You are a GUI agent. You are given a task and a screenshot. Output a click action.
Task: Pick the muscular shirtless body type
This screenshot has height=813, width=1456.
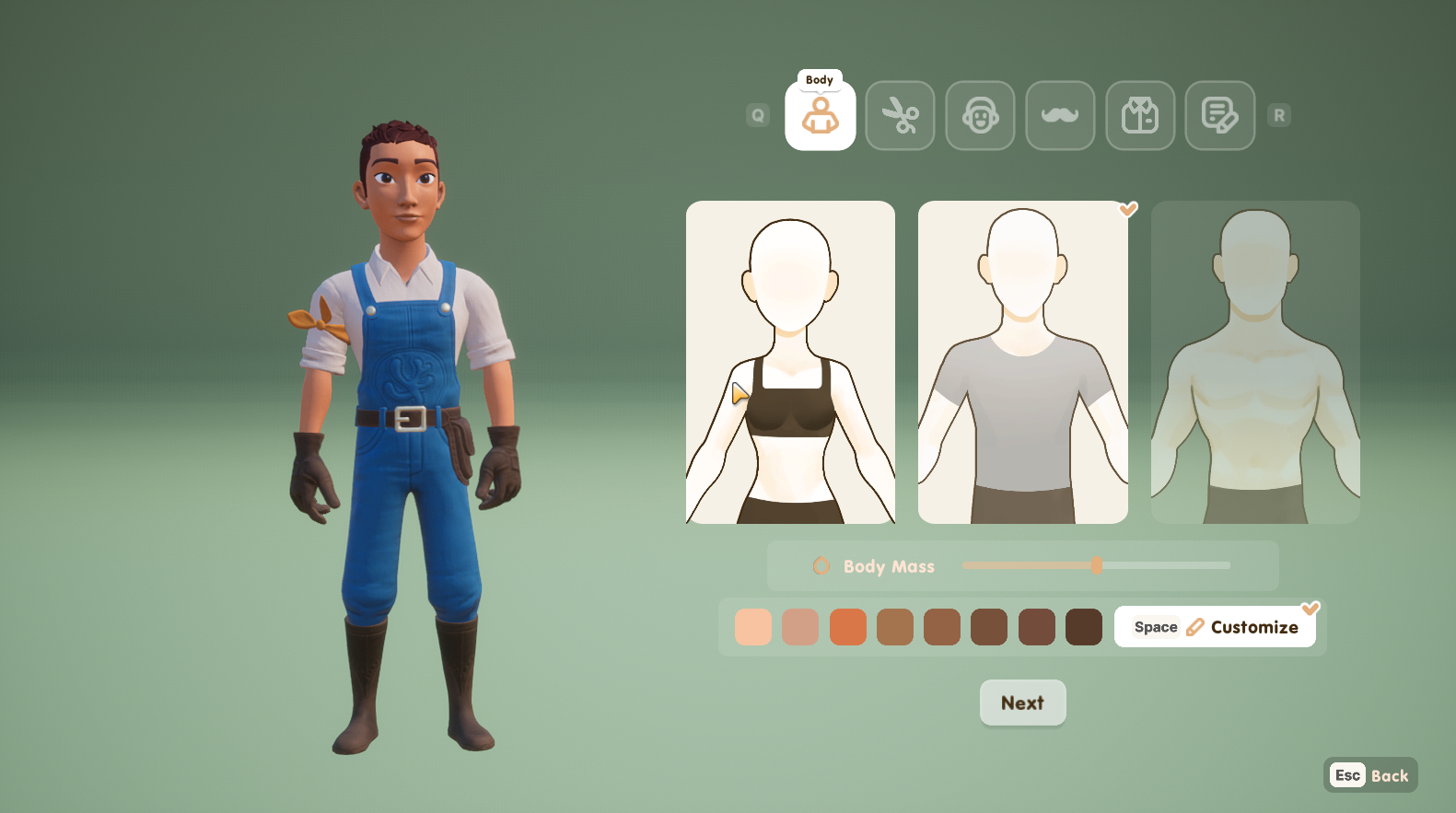pyautogui.click(x=1255, y=362)
